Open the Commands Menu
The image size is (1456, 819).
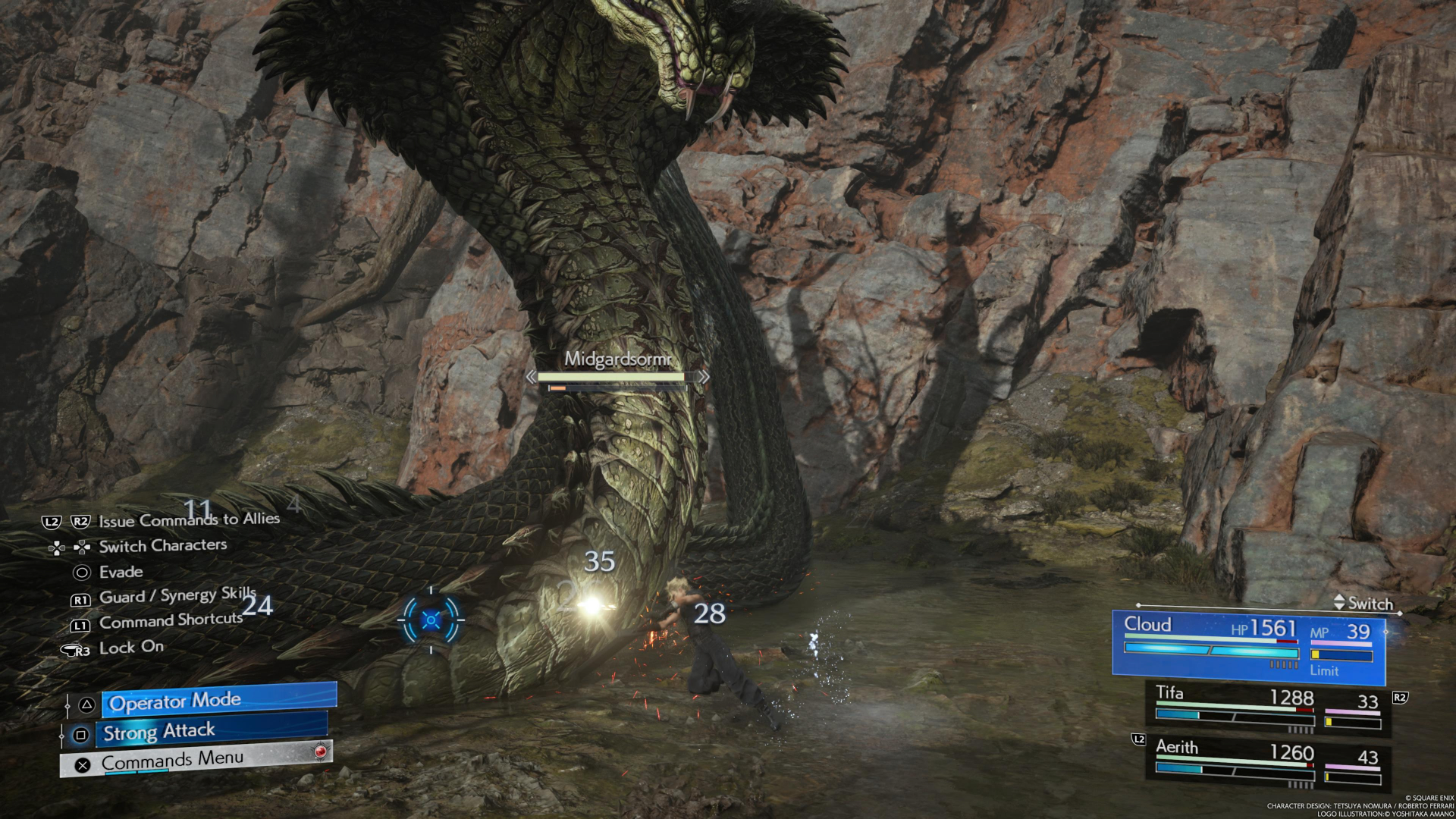coord(196,761)
